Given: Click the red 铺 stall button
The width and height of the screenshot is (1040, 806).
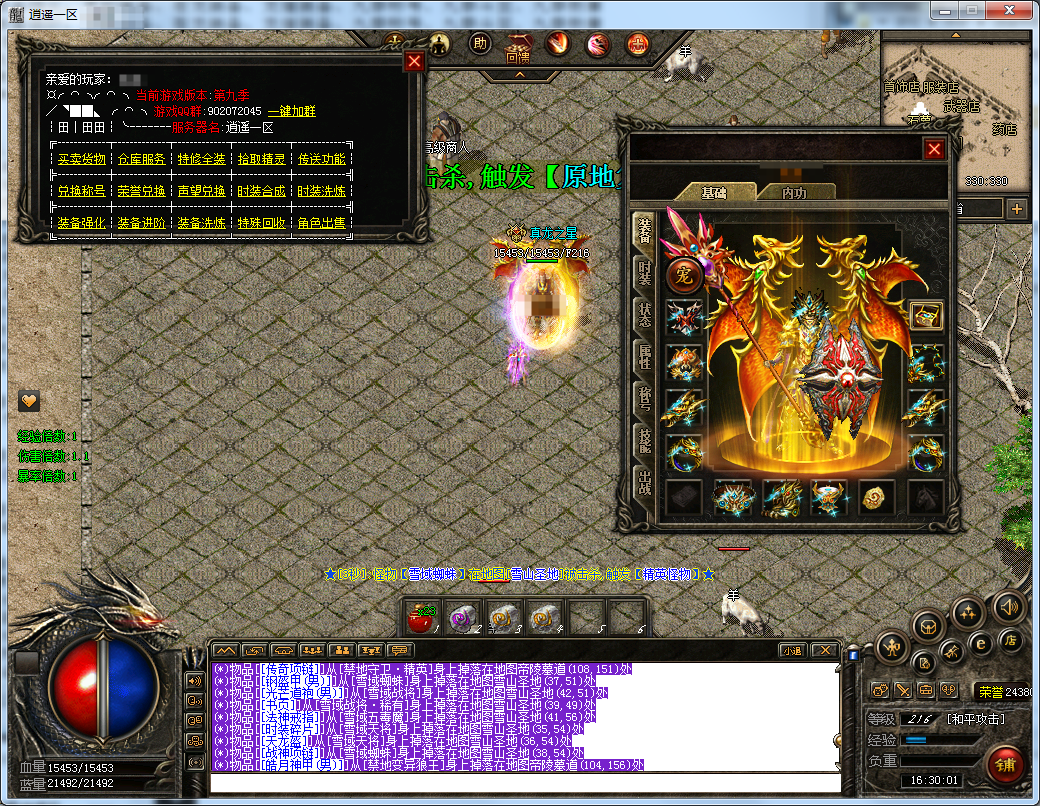Looking at the screenshot, I should point(1004,764).
